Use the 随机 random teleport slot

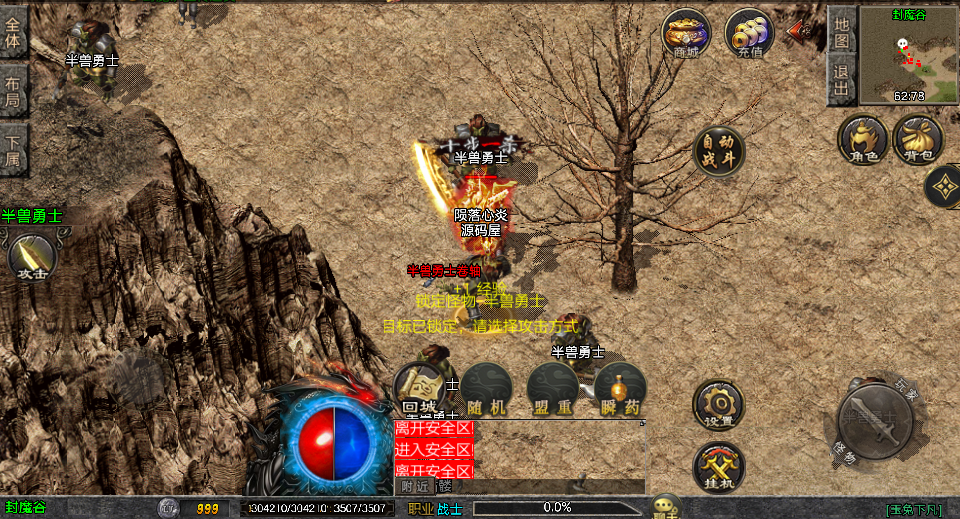(x=485, y=388)
